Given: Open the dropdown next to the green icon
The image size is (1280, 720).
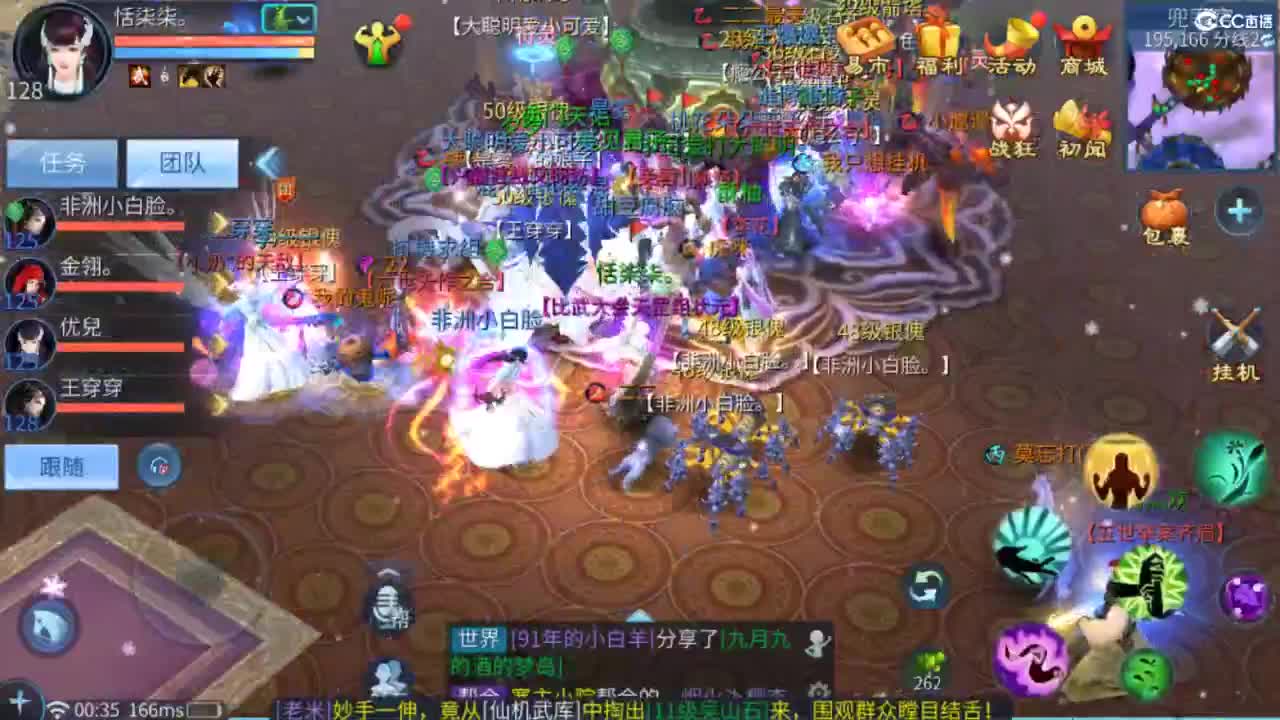Looking at the screenshot, I should [x=303, y=18].
